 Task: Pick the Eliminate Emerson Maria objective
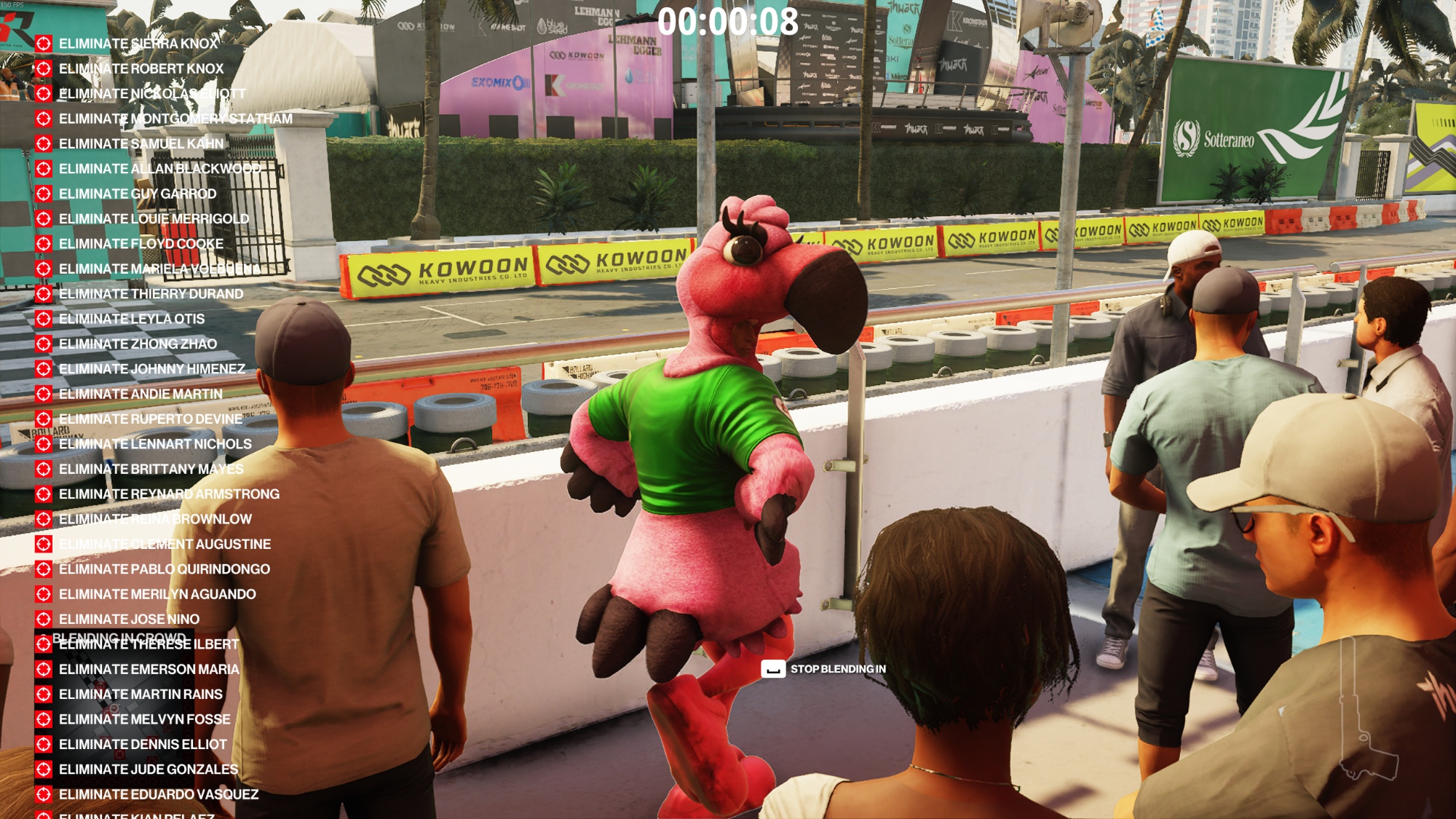click(x=149, y=669)
